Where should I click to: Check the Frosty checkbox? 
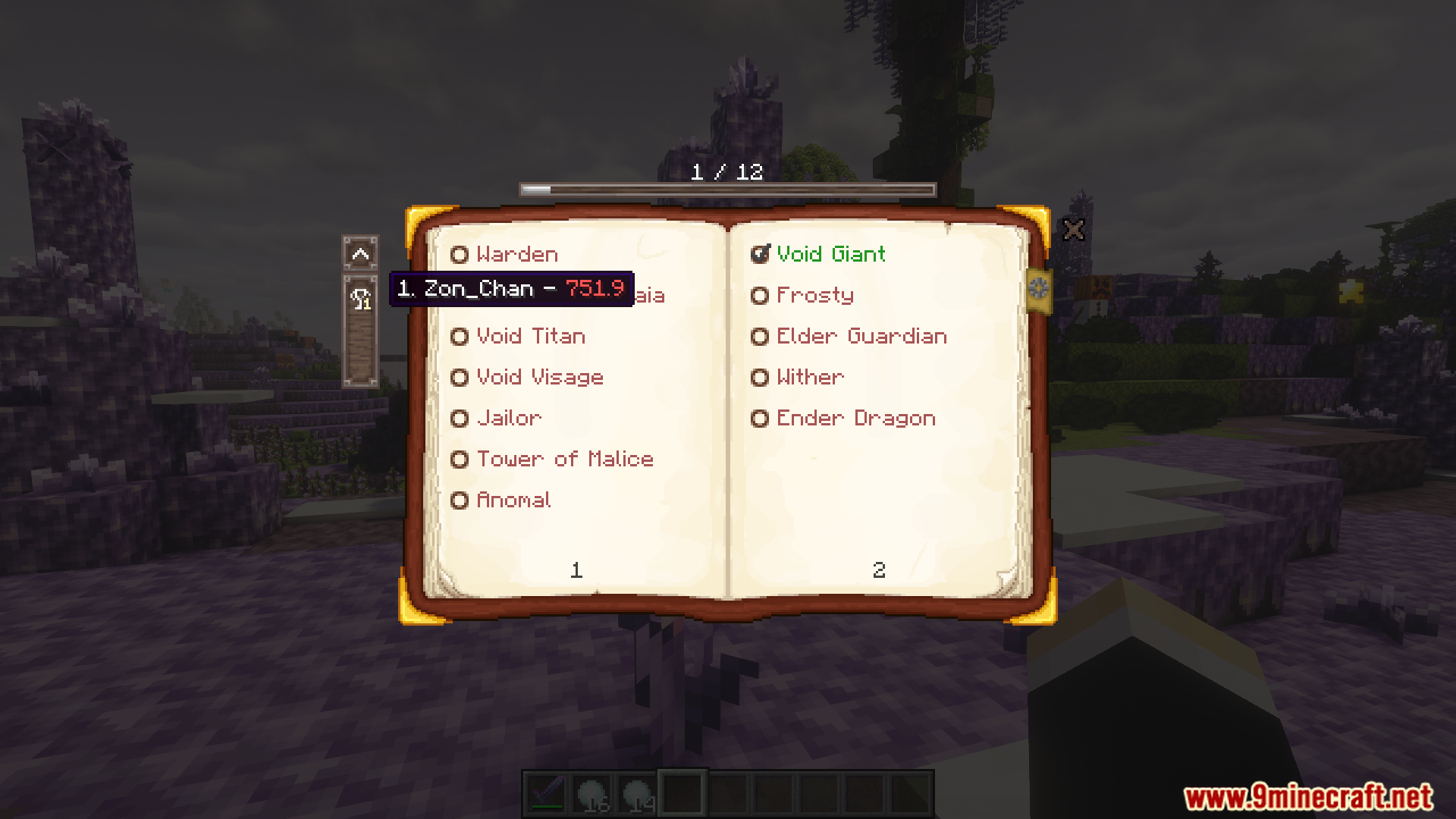pos(760,295)
